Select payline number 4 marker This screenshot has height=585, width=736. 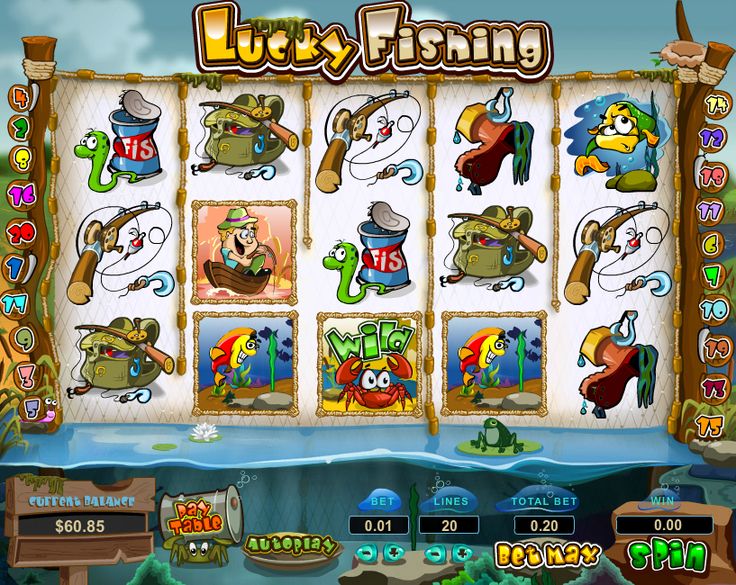pos(21,96)
